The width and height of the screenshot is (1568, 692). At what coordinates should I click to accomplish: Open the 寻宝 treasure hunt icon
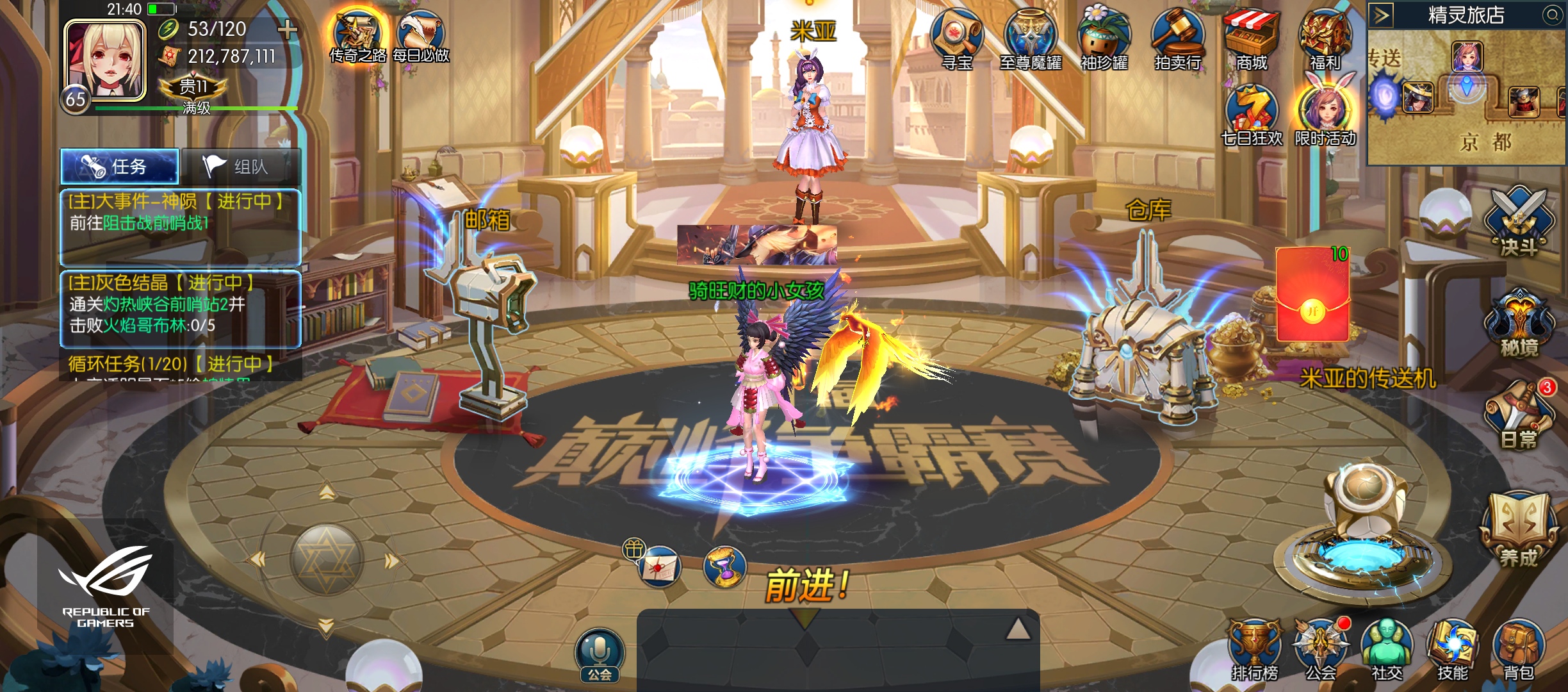coord(957,38)
